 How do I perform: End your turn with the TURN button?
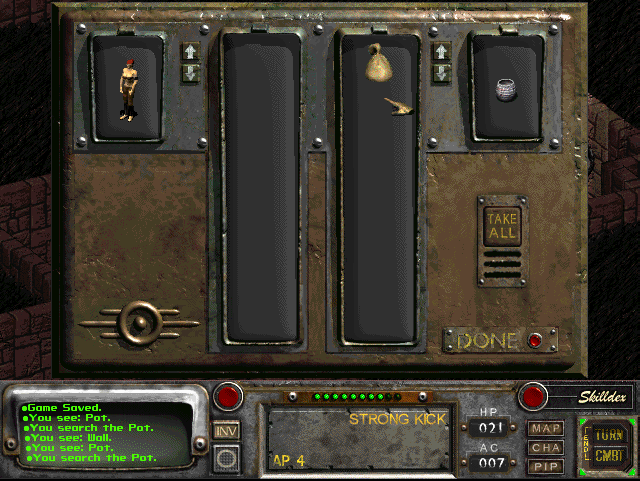[x=608, y=435]
